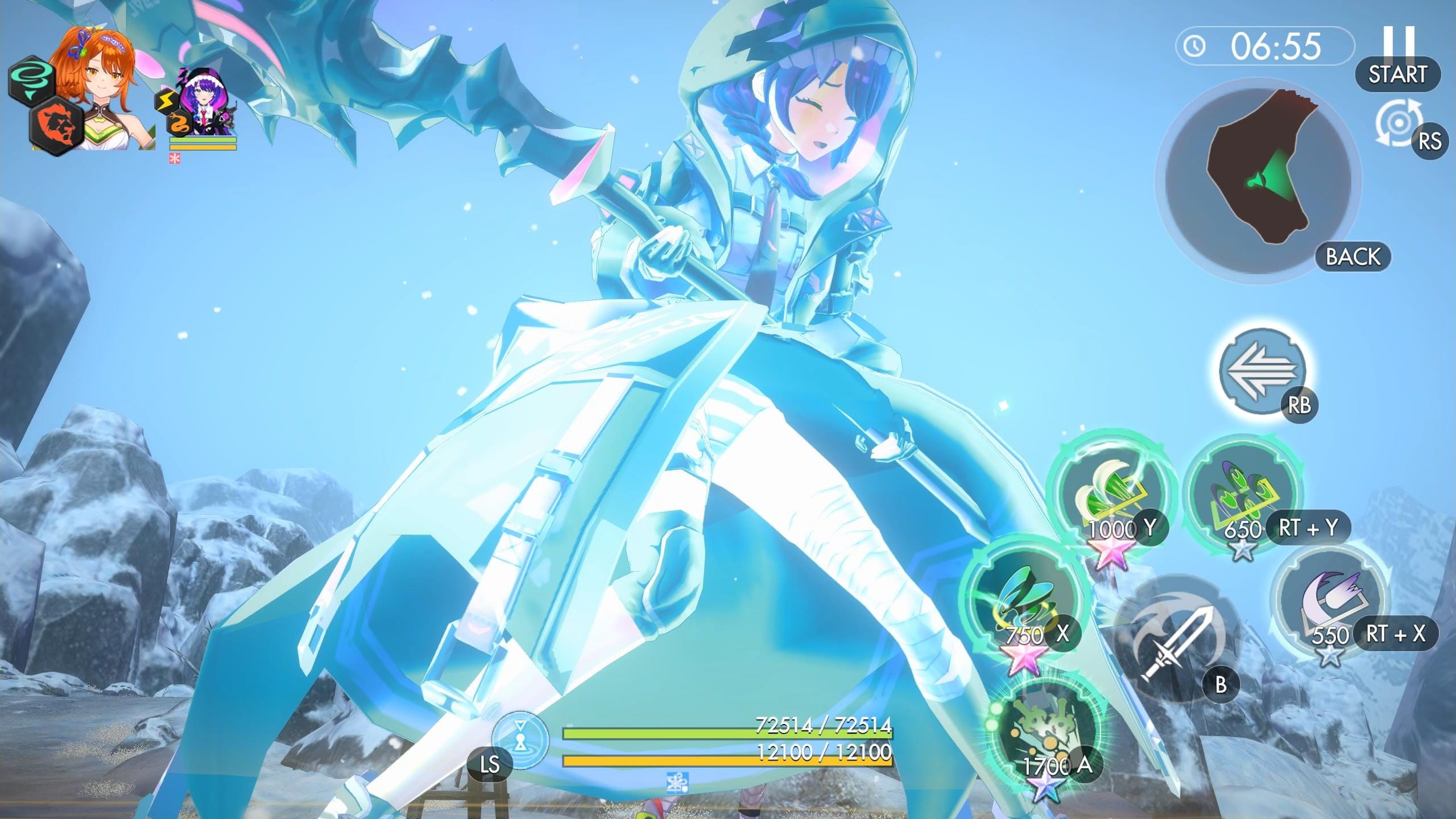The width and height of the screenshot is (1456, 819).
Task: Activate the triple-arrow dash button
Action: (1262, 370)
